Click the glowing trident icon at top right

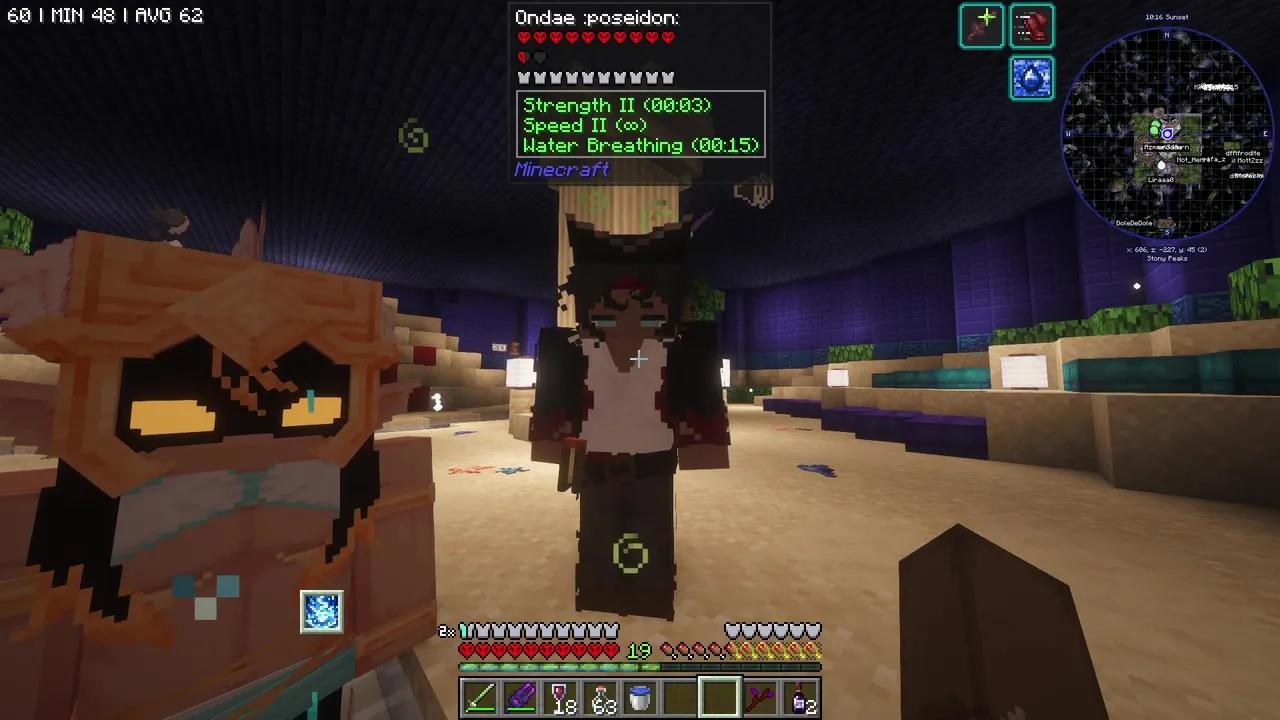(981, 25)
